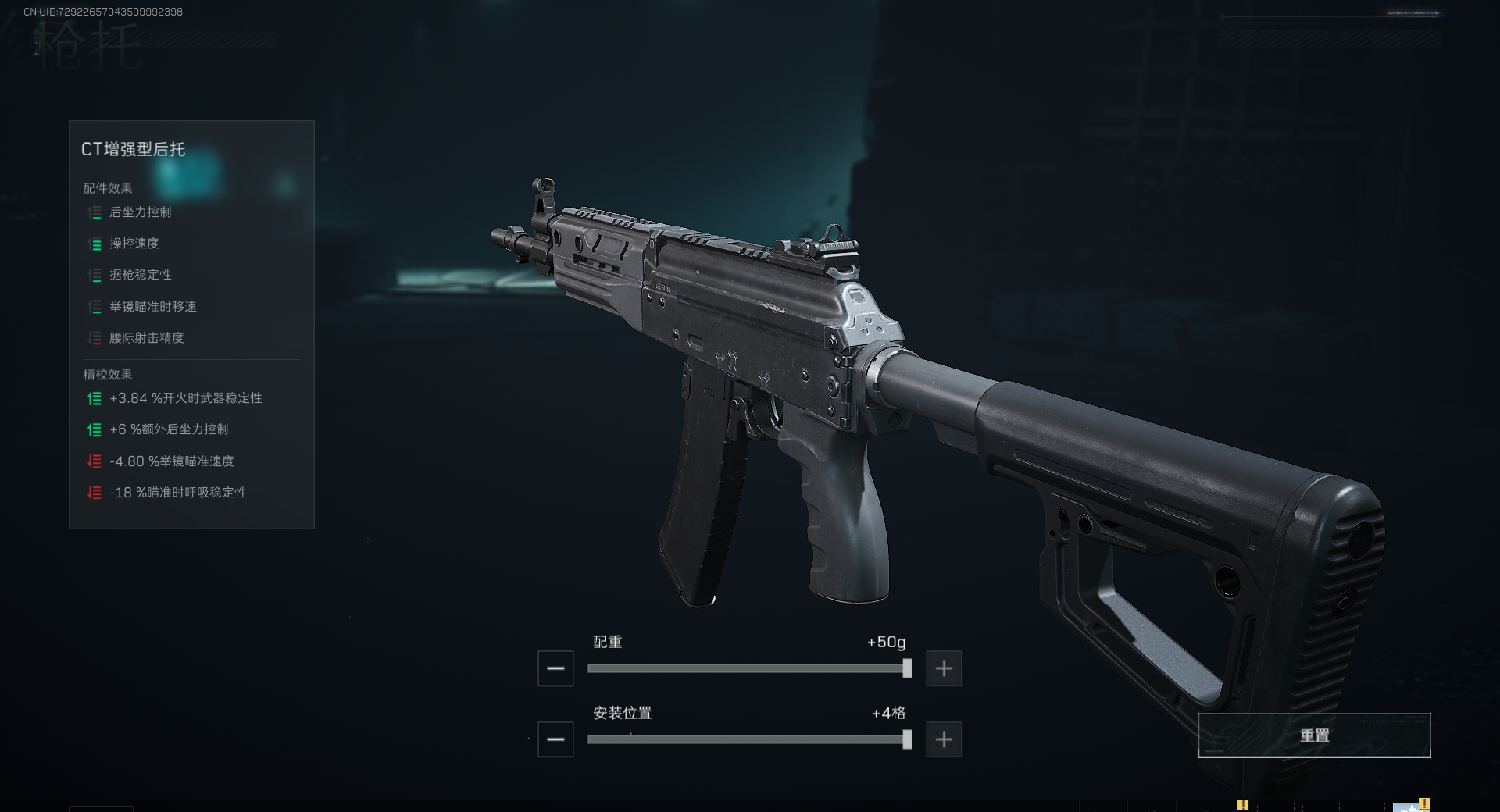Increase the 配重 weight value

point(944,668)
